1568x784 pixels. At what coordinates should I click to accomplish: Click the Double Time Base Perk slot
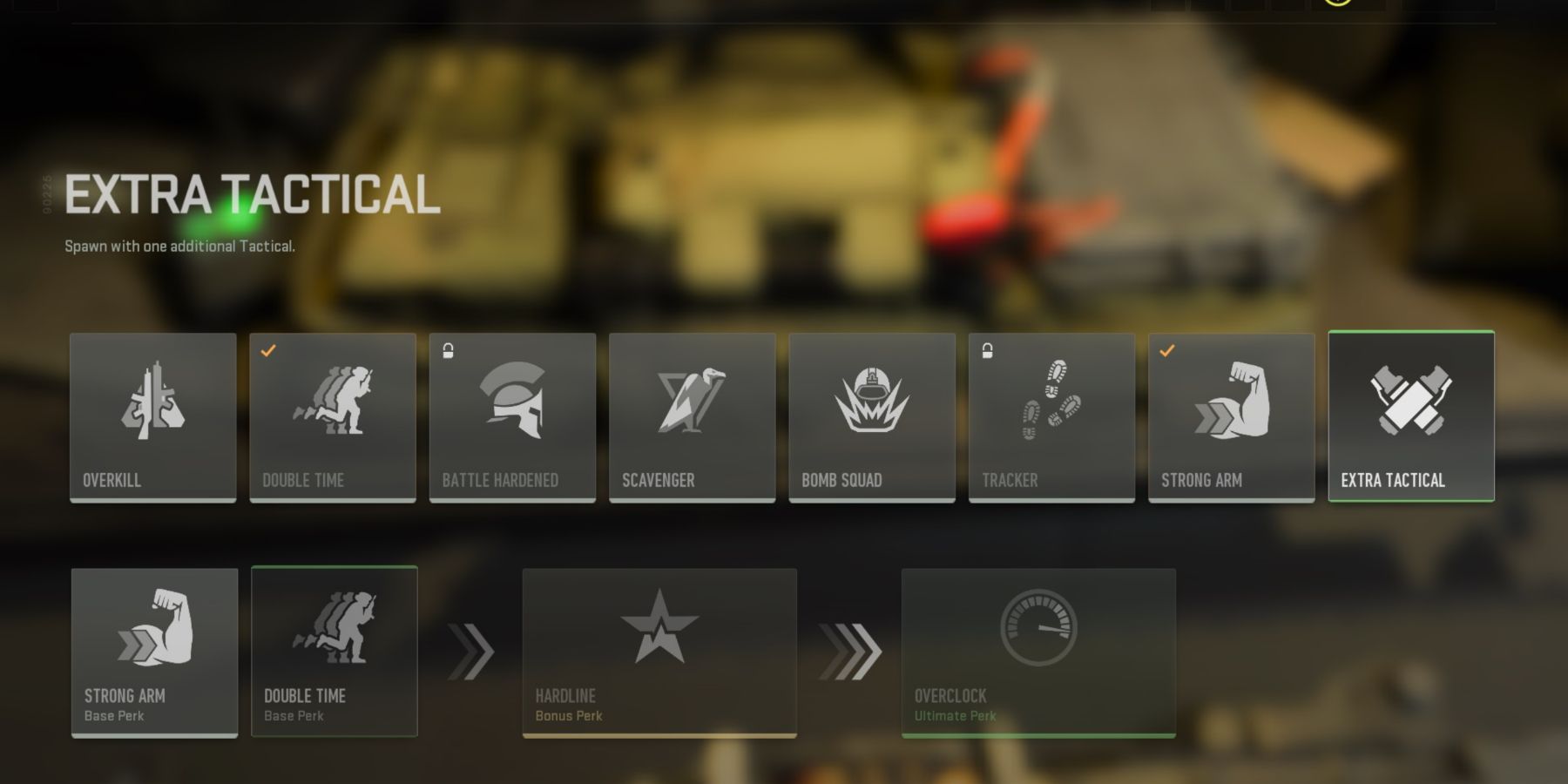coord(335,652)
